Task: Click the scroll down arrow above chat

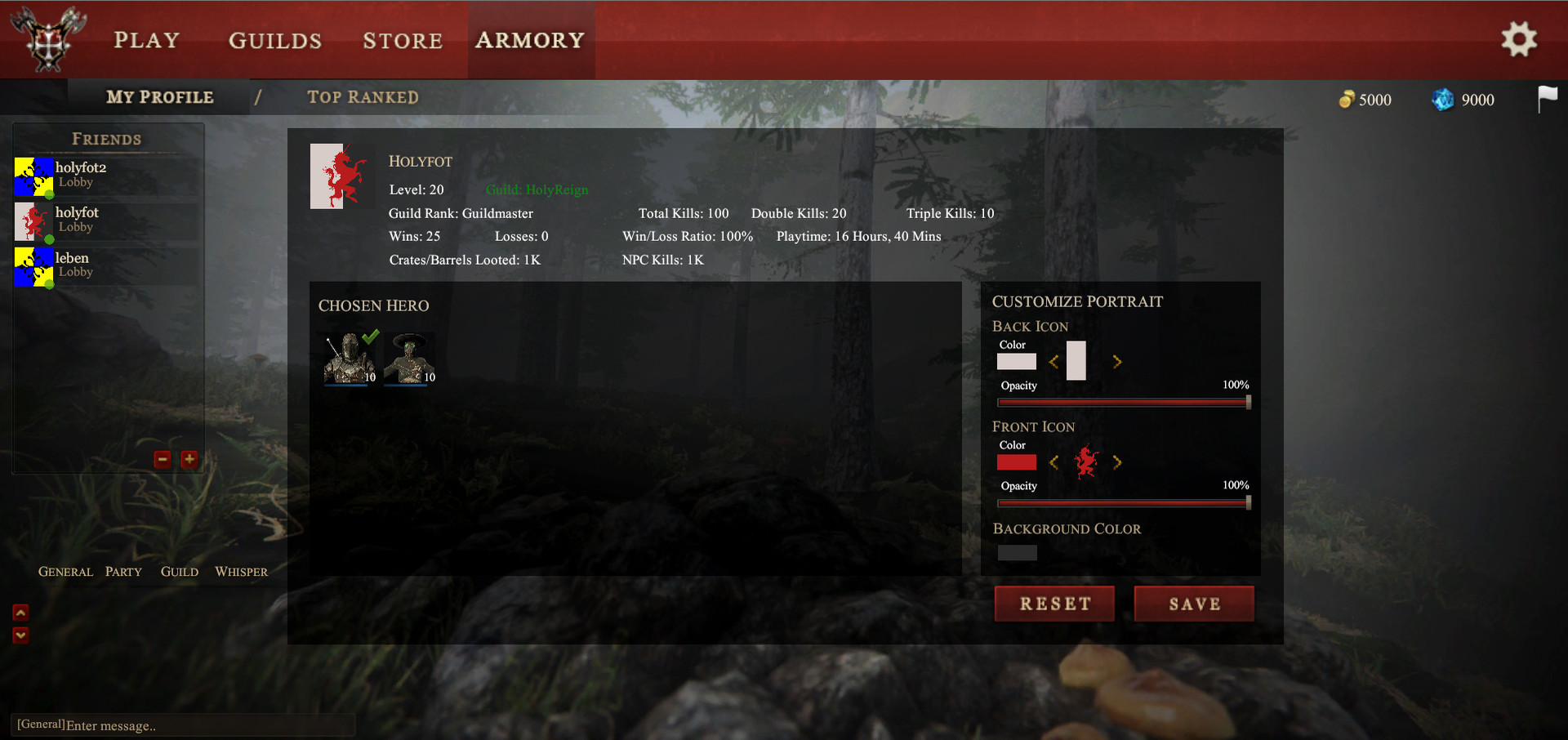Action: pyautogui.click(x=20, y=636)
